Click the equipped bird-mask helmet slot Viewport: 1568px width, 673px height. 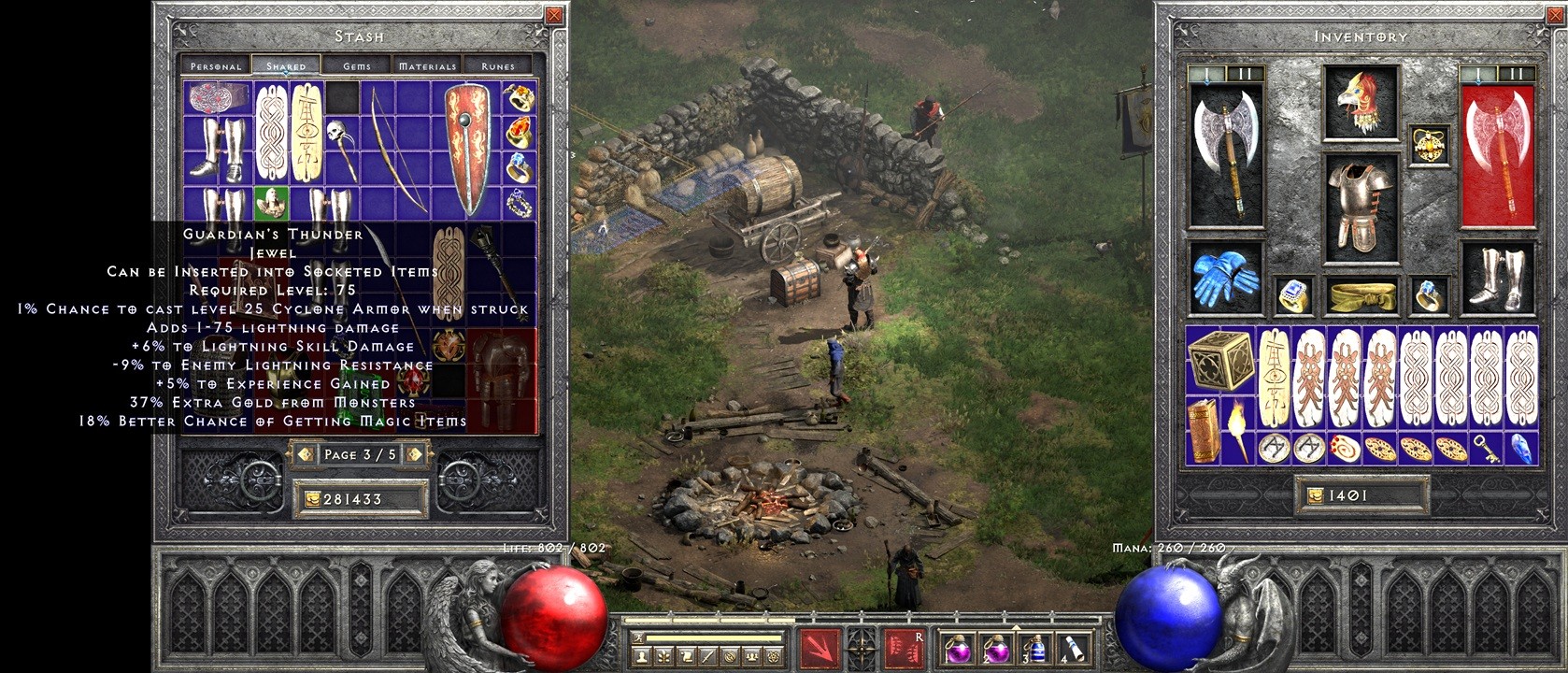[x=1361, y=102]
